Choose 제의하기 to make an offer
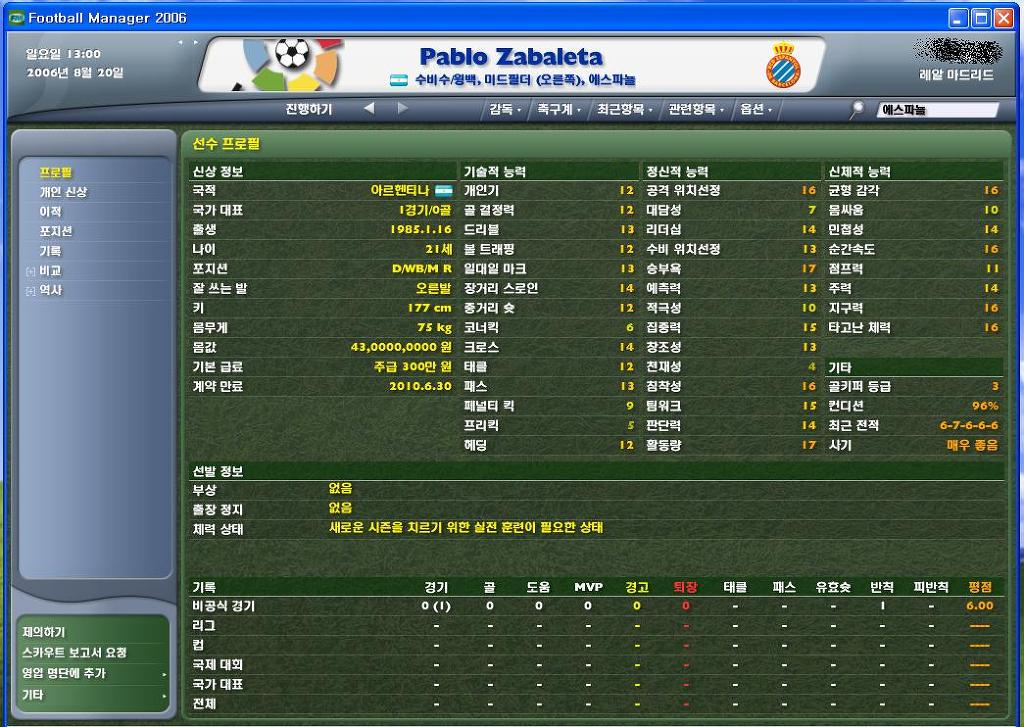Screen dimensions: 1024x727 43,632
